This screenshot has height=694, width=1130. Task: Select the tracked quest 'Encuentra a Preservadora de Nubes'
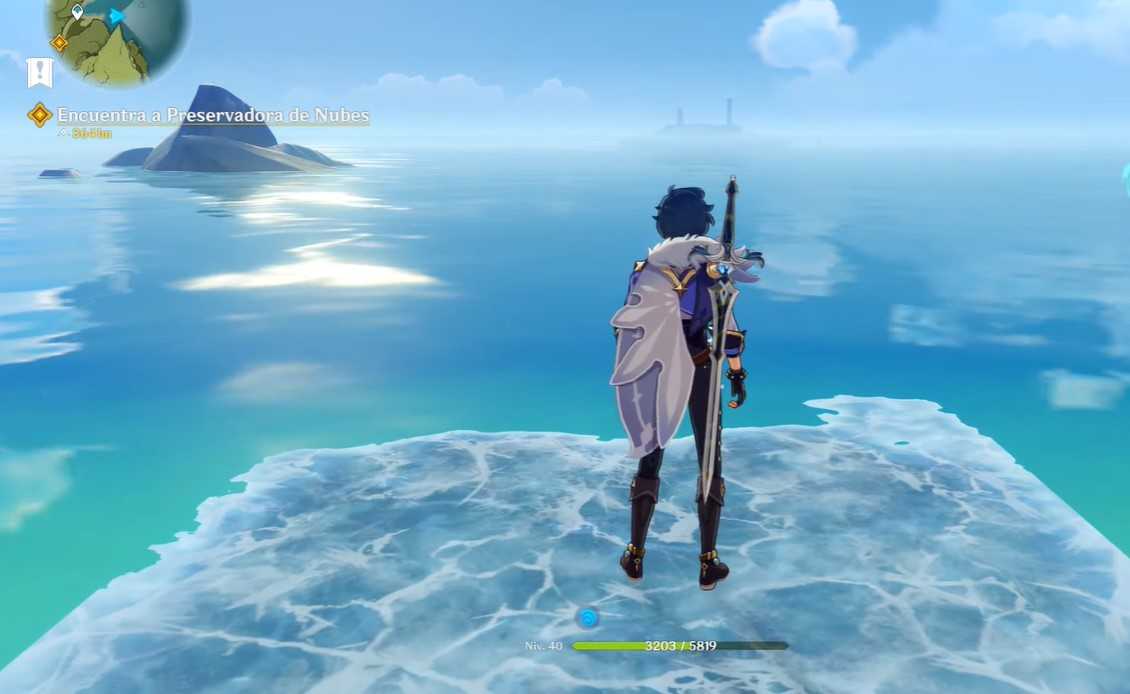212,116
